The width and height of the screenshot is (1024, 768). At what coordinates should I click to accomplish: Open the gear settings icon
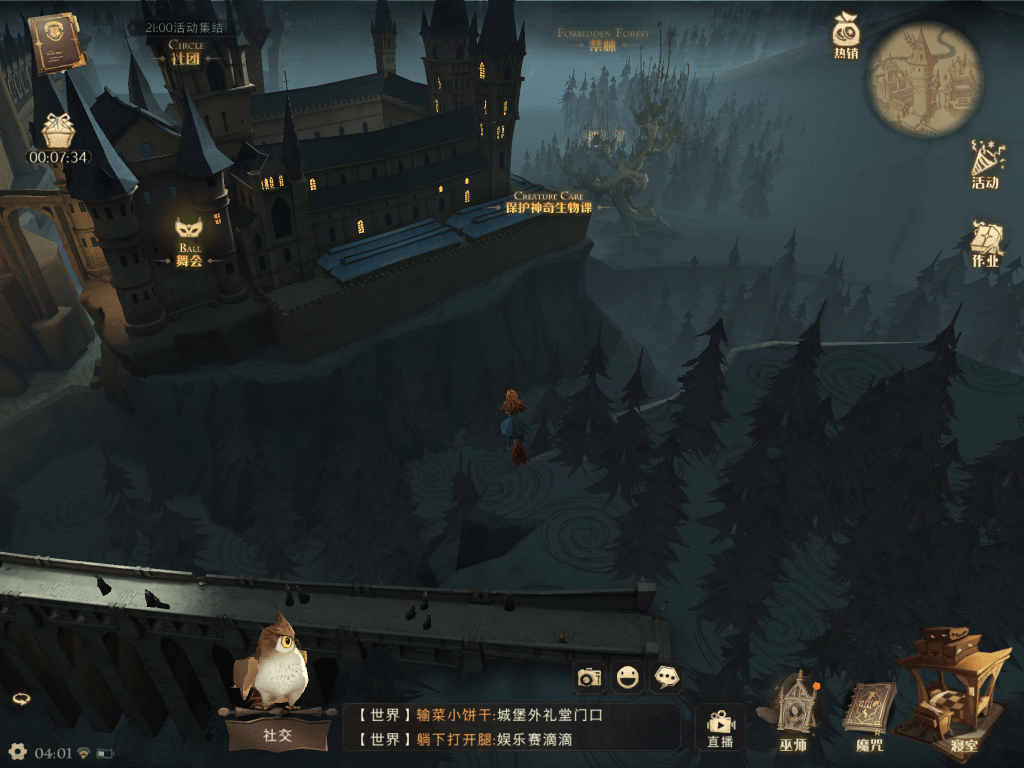click(x=17, y=751)
